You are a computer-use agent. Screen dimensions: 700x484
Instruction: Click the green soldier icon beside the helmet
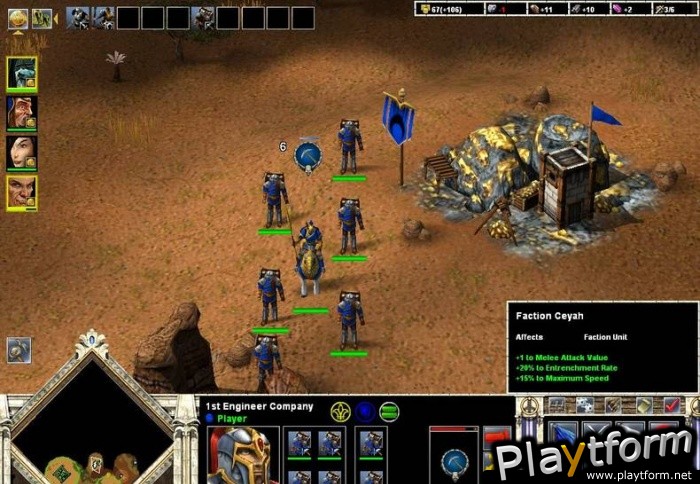(42, 17)
